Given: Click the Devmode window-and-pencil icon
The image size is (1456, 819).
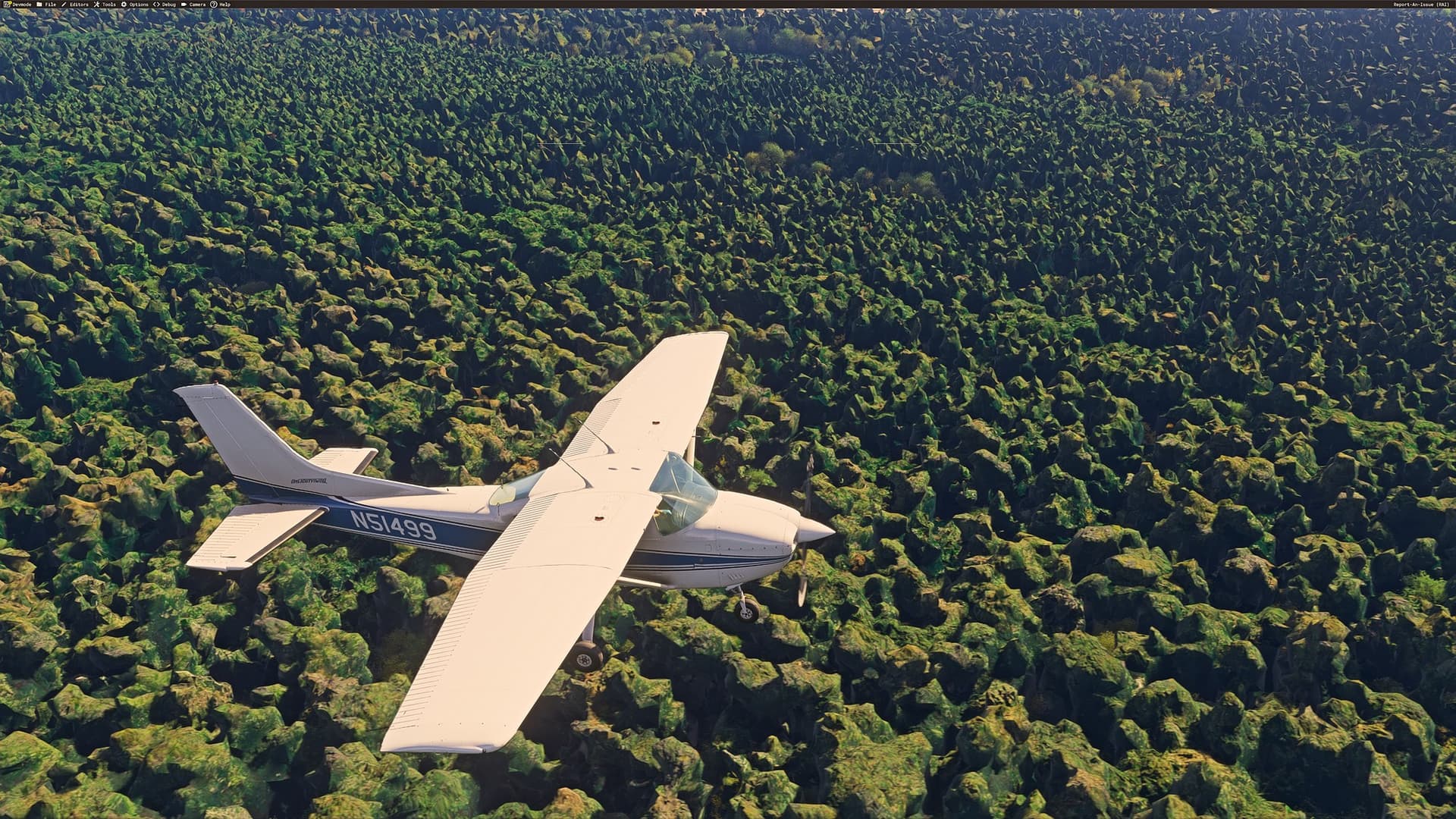Looking at the screenshot, I should pyautogui.click(x=8, y=4).
